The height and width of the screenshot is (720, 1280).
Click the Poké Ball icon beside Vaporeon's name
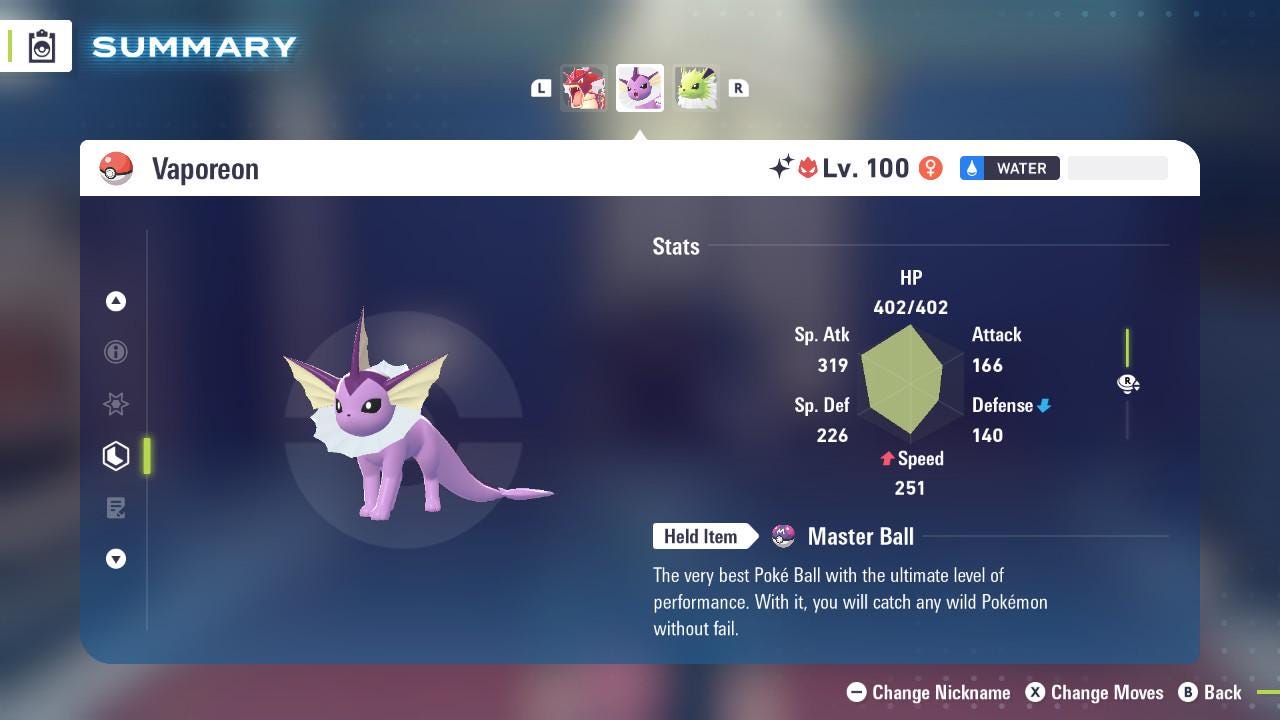tap(117, 168)
